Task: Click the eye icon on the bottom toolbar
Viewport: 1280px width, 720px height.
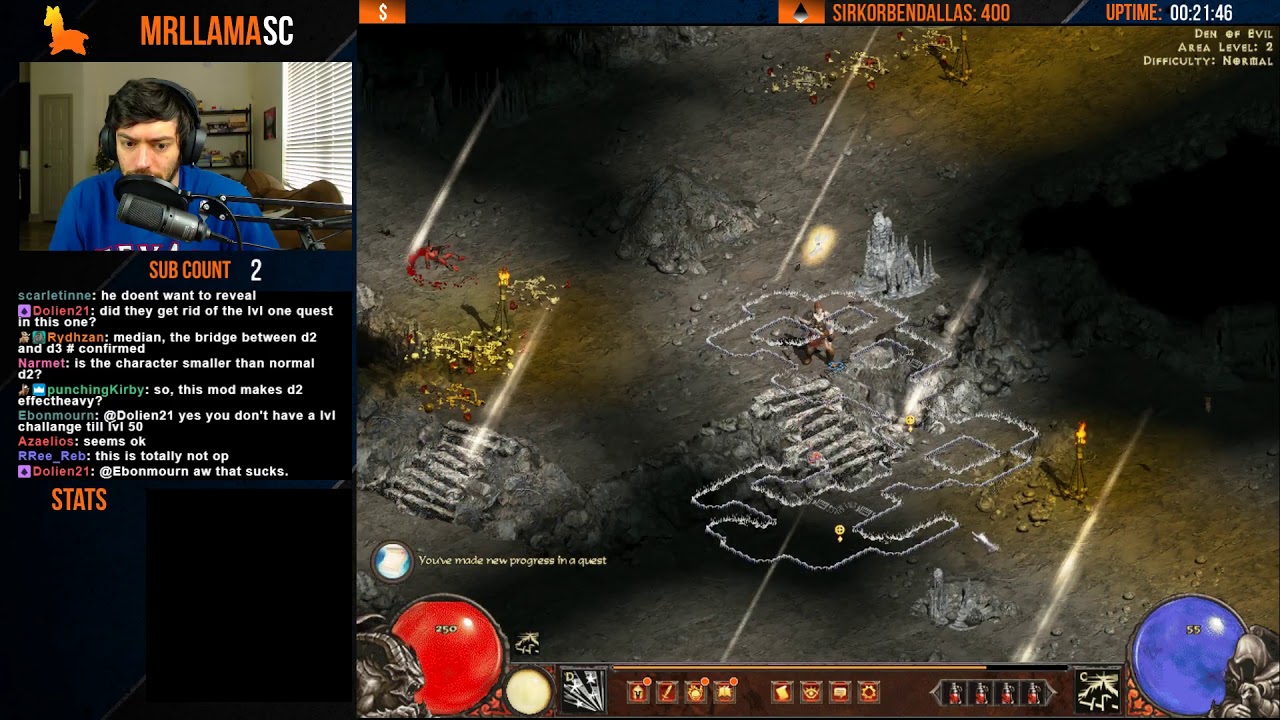Action: click(x=809, y=691)
